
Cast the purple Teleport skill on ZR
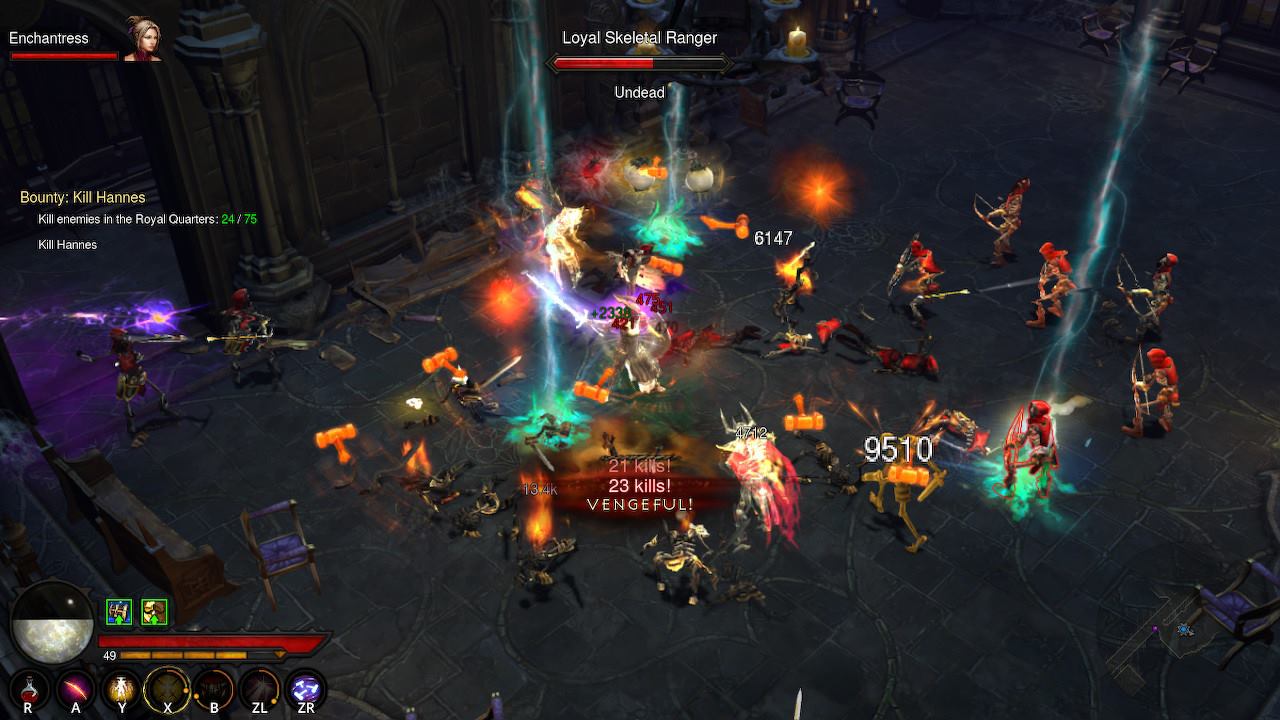pyautogui.click(x=304, y=690)
